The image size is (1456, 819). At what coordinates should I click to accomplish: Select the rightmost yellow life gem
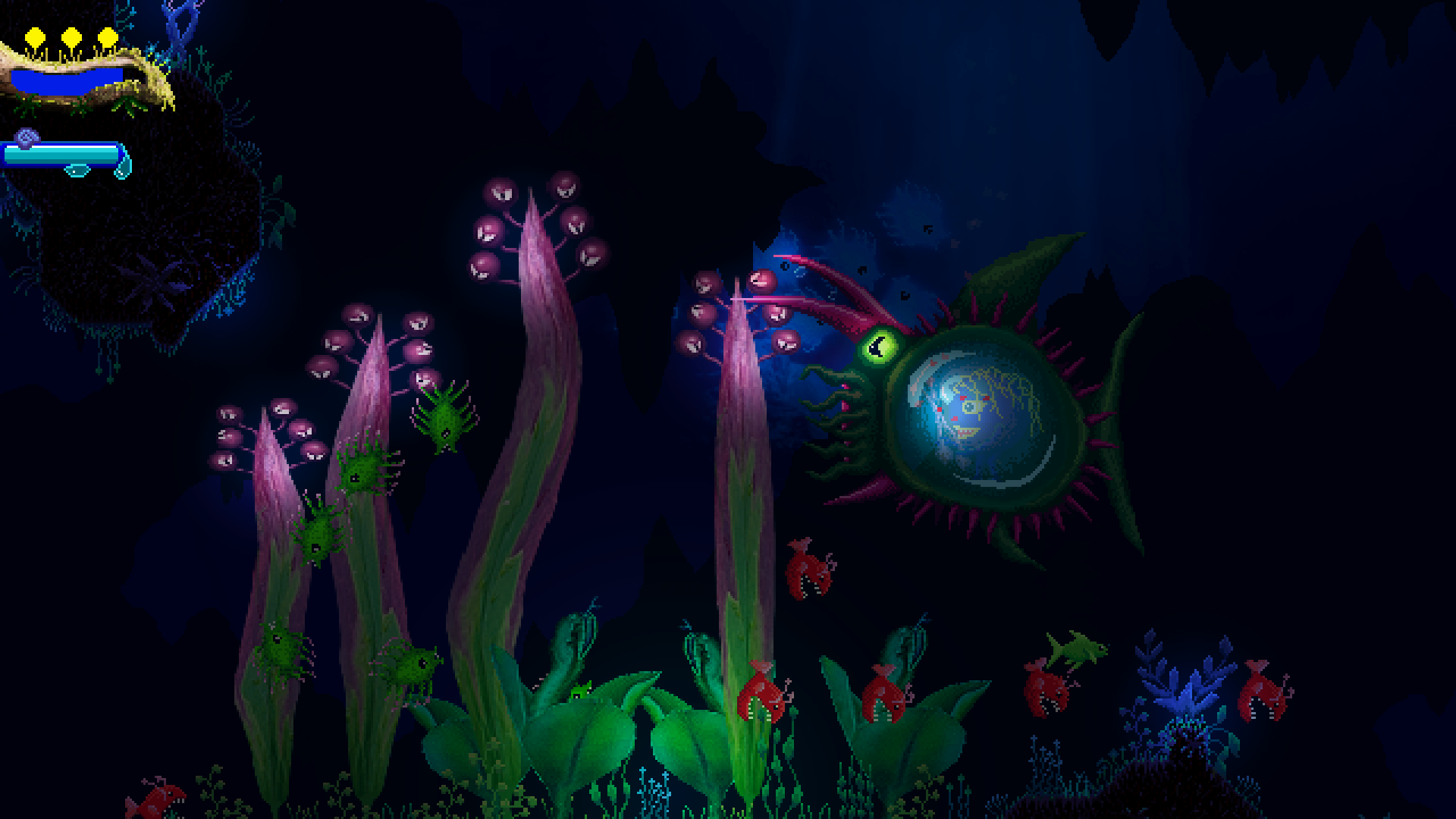(x=106, y=35)
